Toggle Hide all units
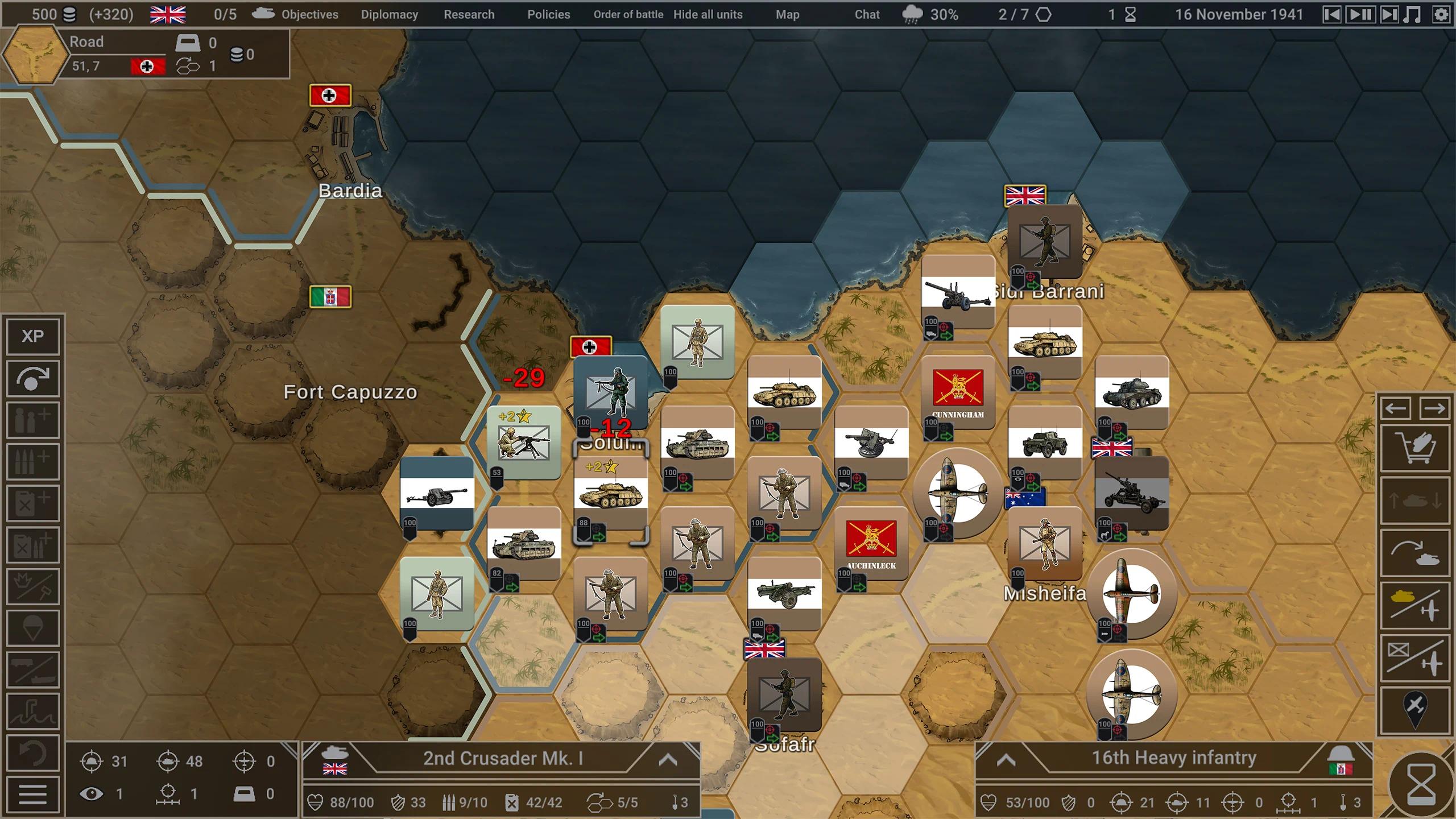The height and width of the screenshot is (819, 1456). (x=707, y=15)
